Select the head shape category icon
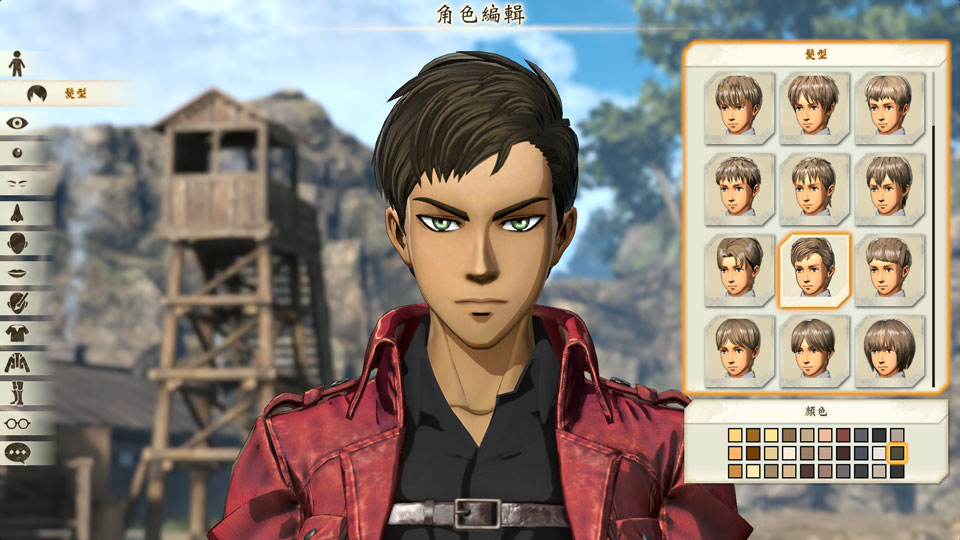 17,243
